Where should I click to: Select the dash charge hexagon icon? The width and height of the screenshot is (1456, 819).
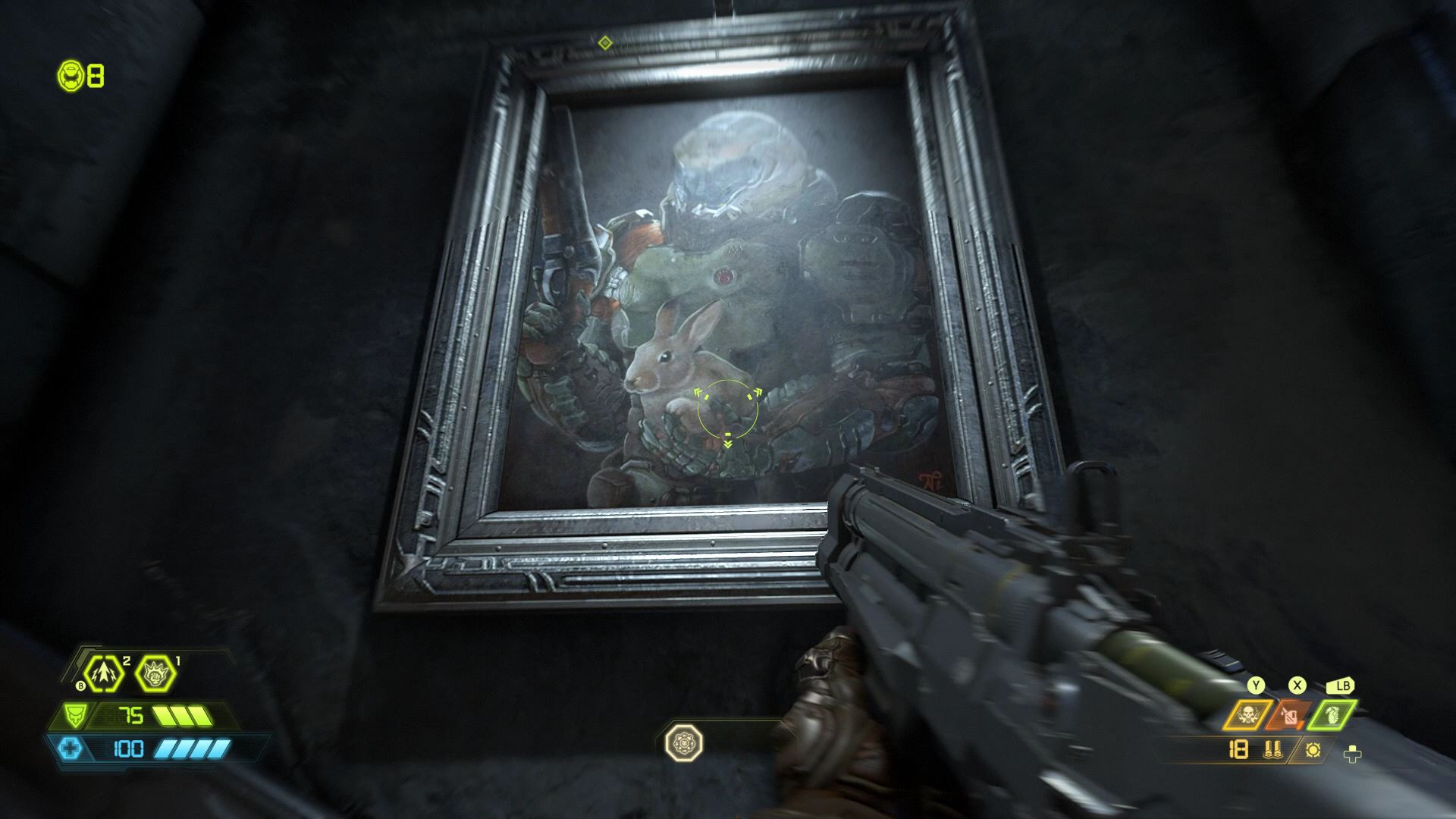103,673
